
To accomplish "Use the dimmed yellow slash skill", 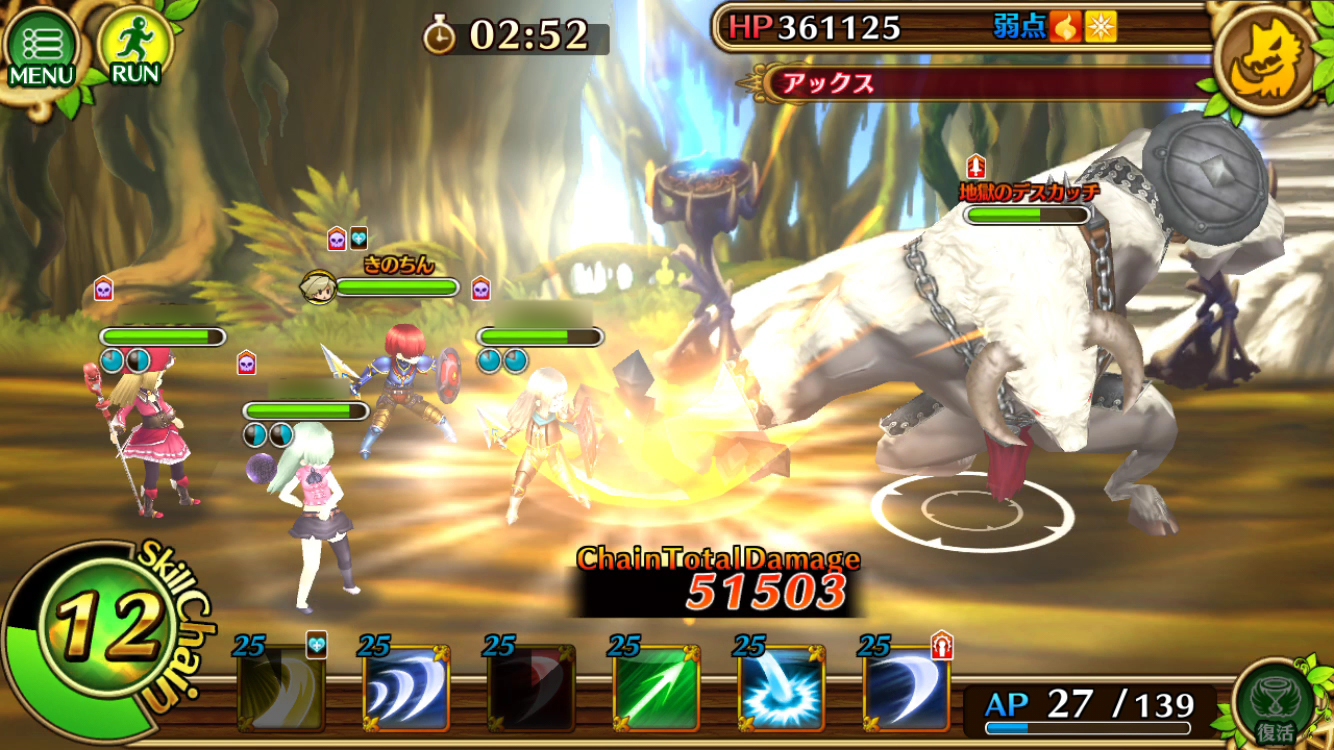I will (x=281, y=689).
